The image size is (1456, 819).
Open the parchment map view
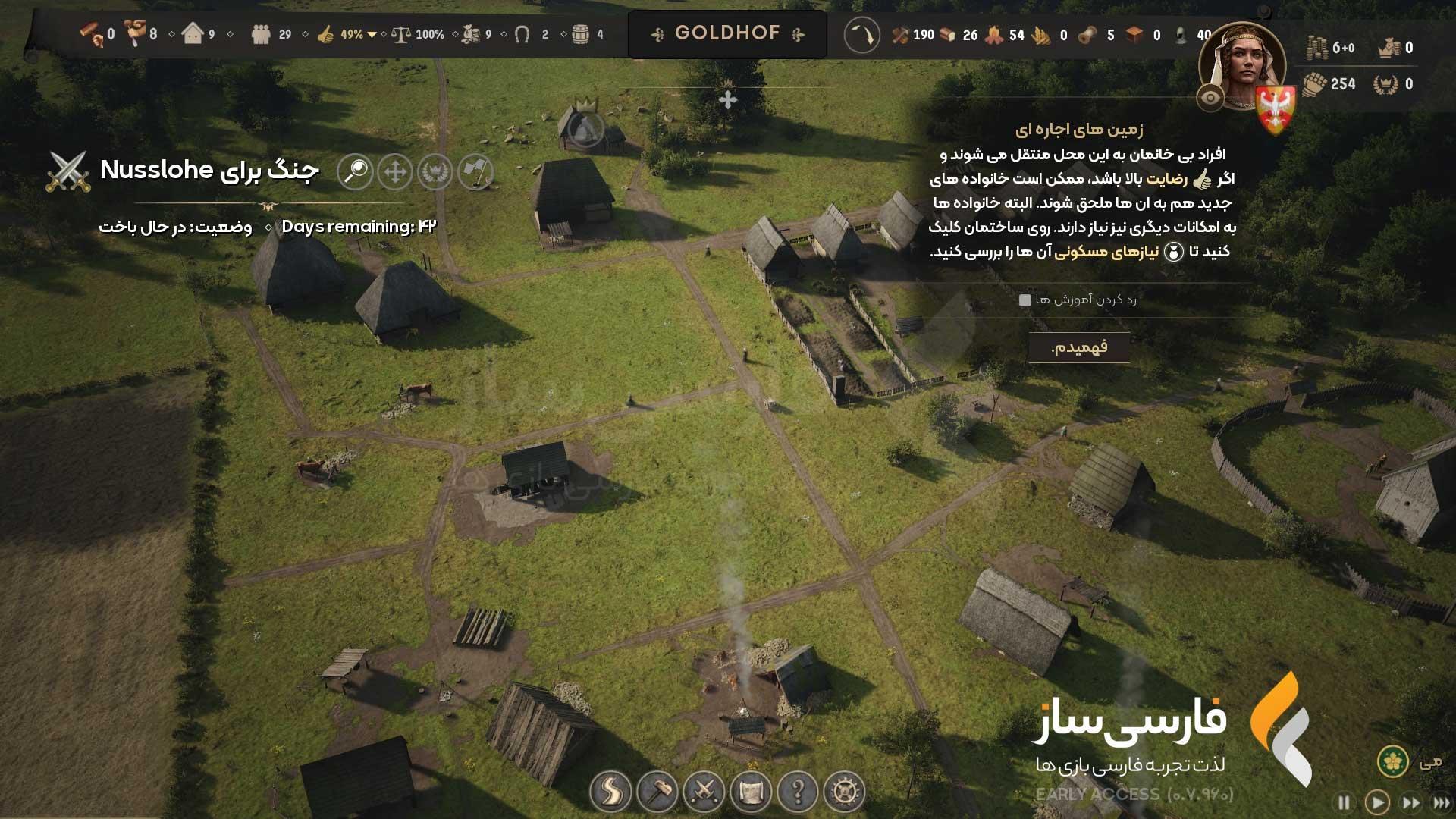click(x=751, y=792)
